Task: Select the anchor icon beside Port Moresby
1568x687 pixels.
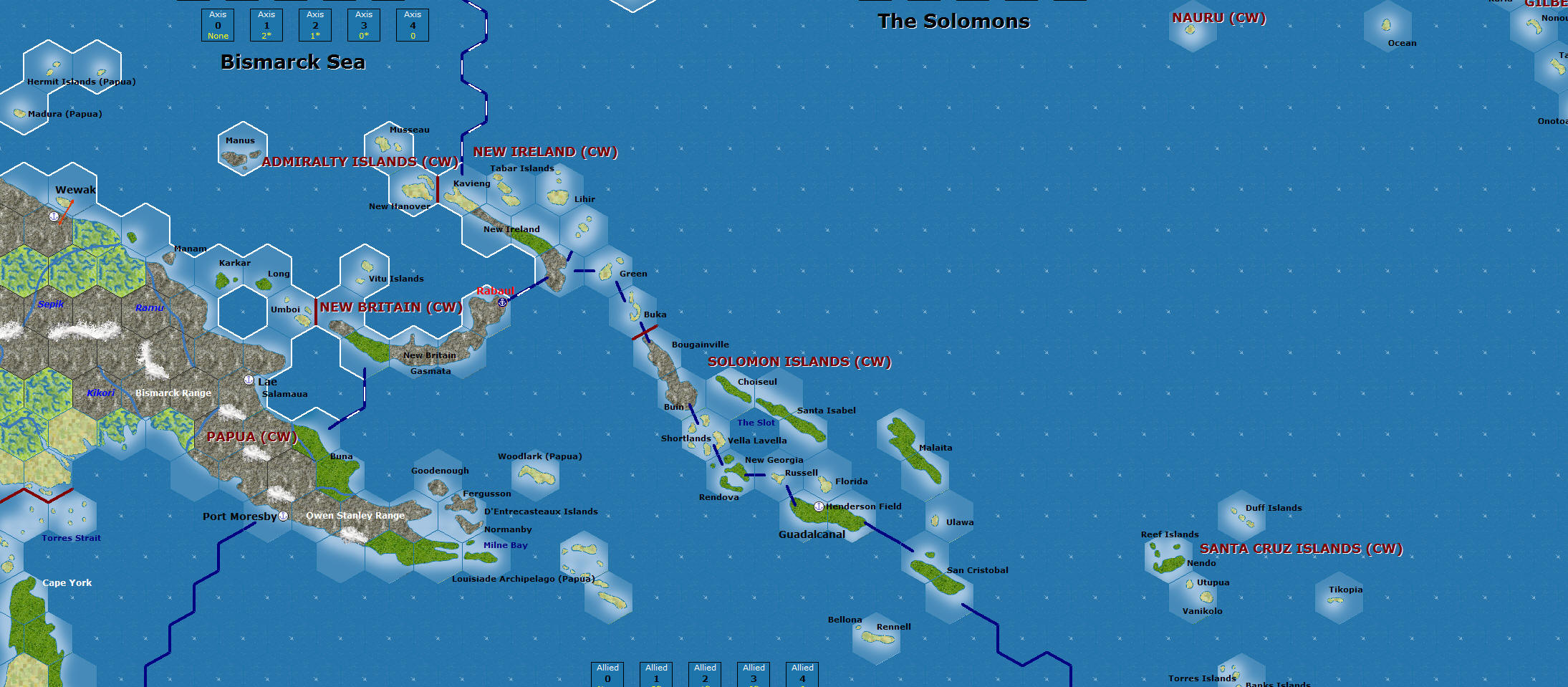Action: click(284, 516)
